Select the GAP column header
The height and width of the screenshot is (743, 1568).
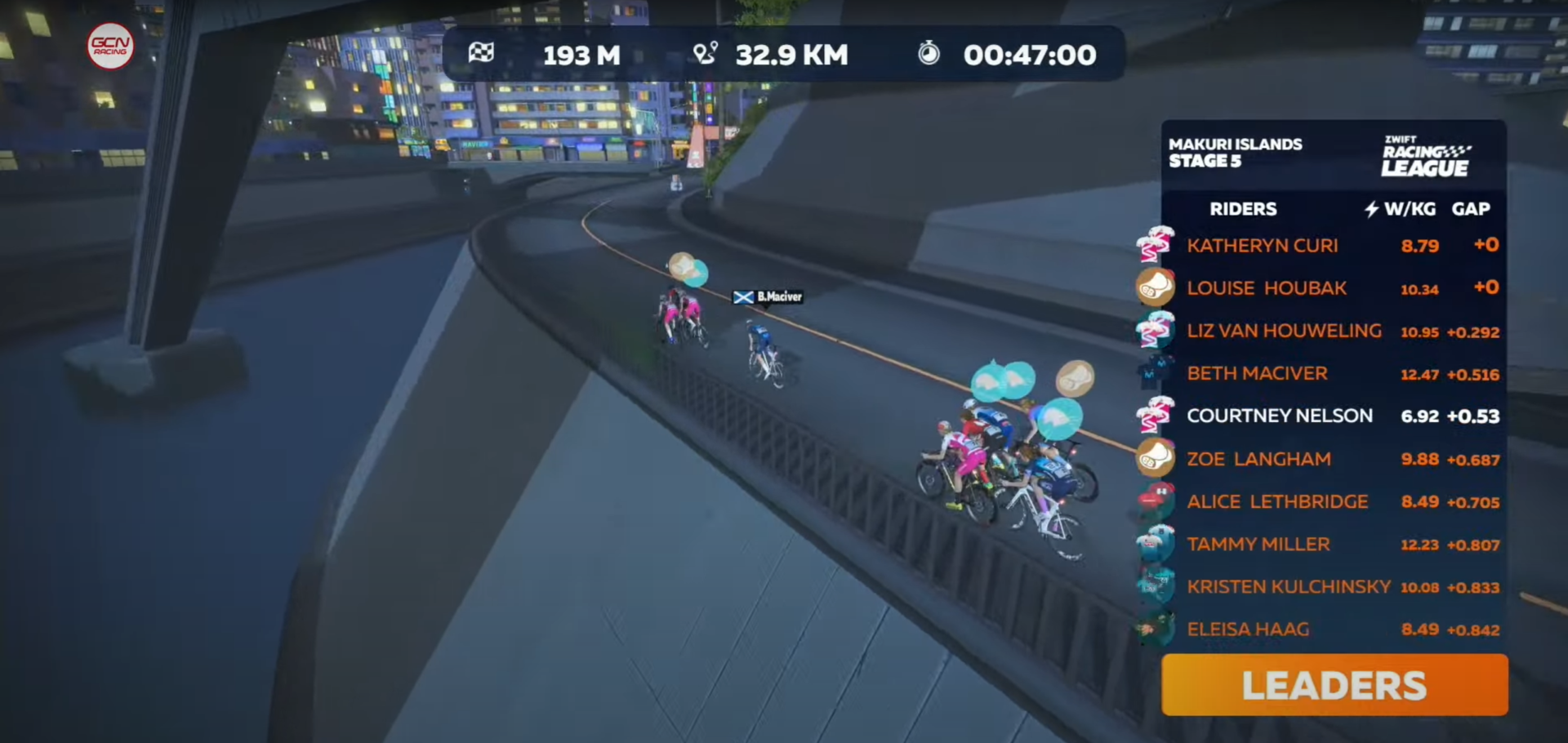click(x=1471, y=209)
